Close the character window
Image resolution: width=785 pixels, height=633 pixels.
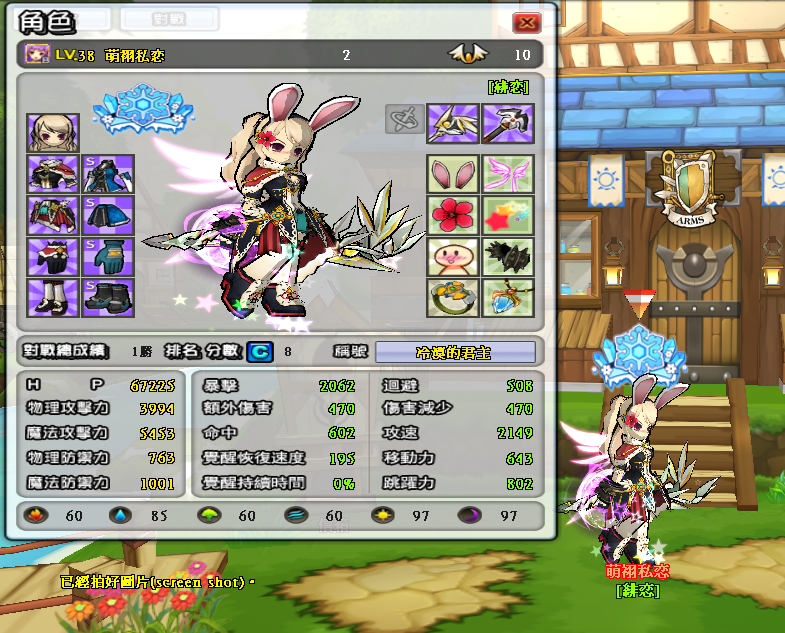click(x=526, y=22)
